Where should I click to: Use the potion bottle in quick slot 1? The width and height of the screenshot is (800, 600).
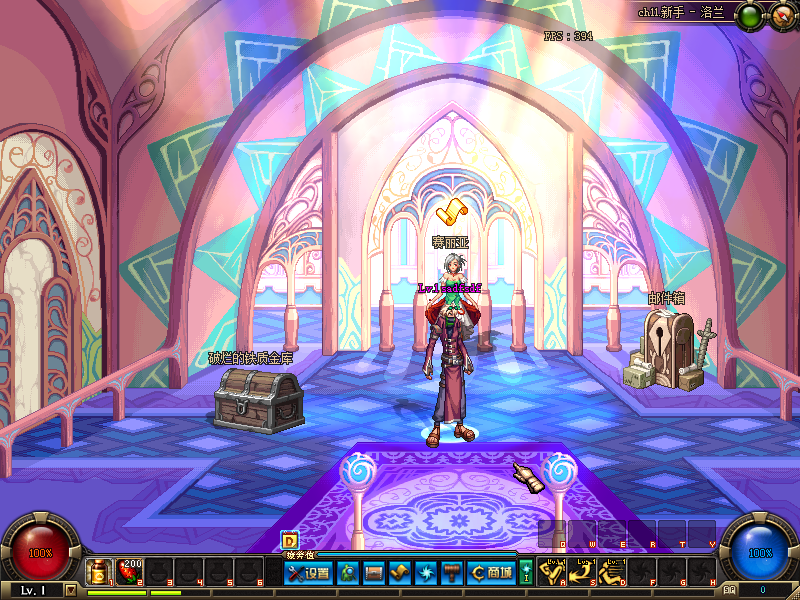(99, 572)
